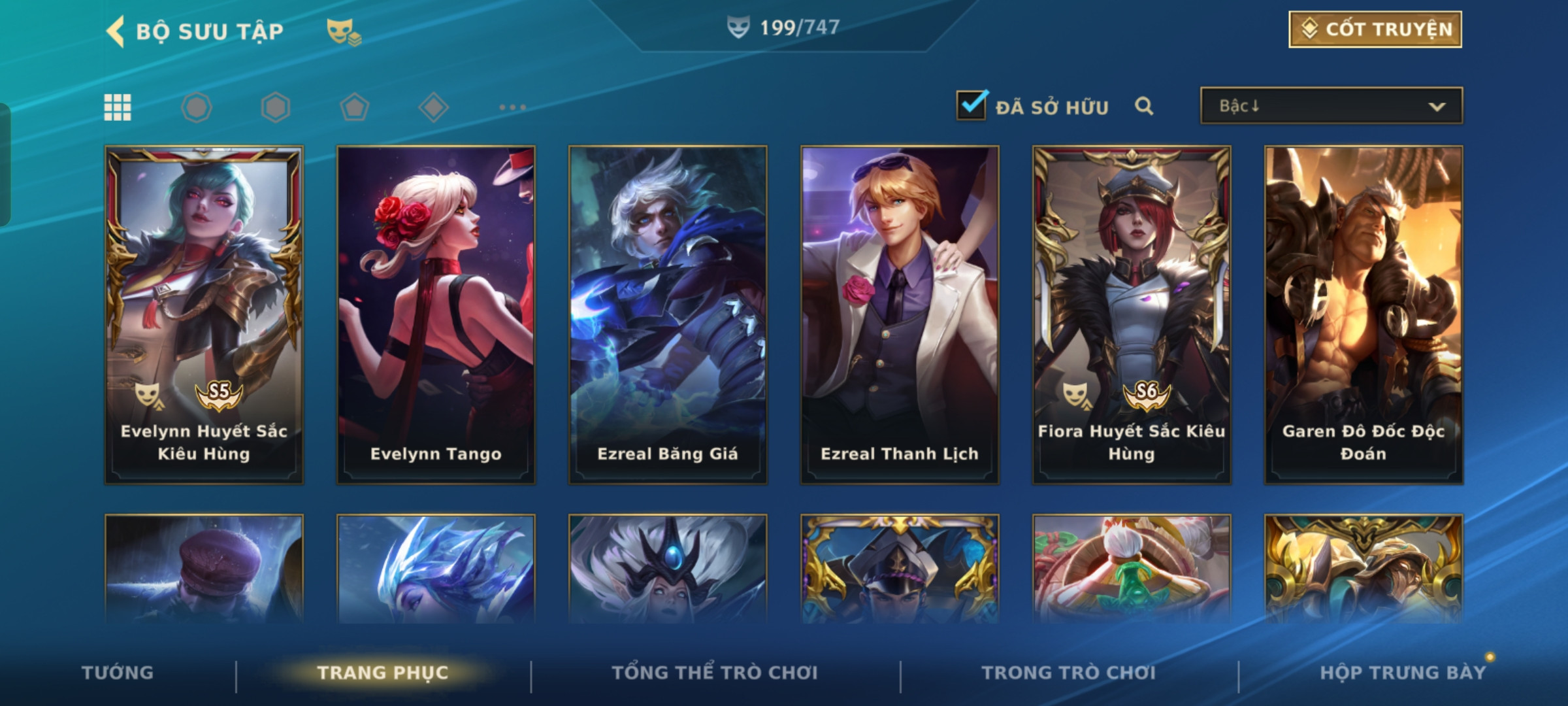Switch to the Trang Phục tab
Viewport: 1568px width, 706px height.
click(383, 673)
